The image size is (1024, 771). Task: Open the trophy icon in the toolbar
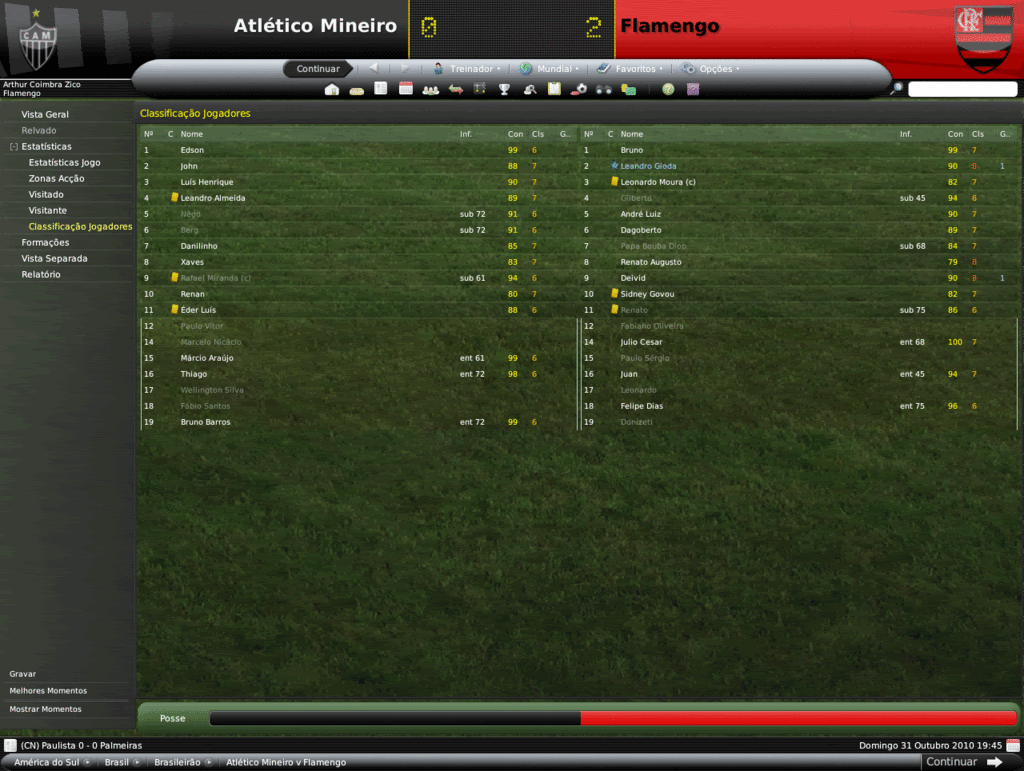[505, 90]
